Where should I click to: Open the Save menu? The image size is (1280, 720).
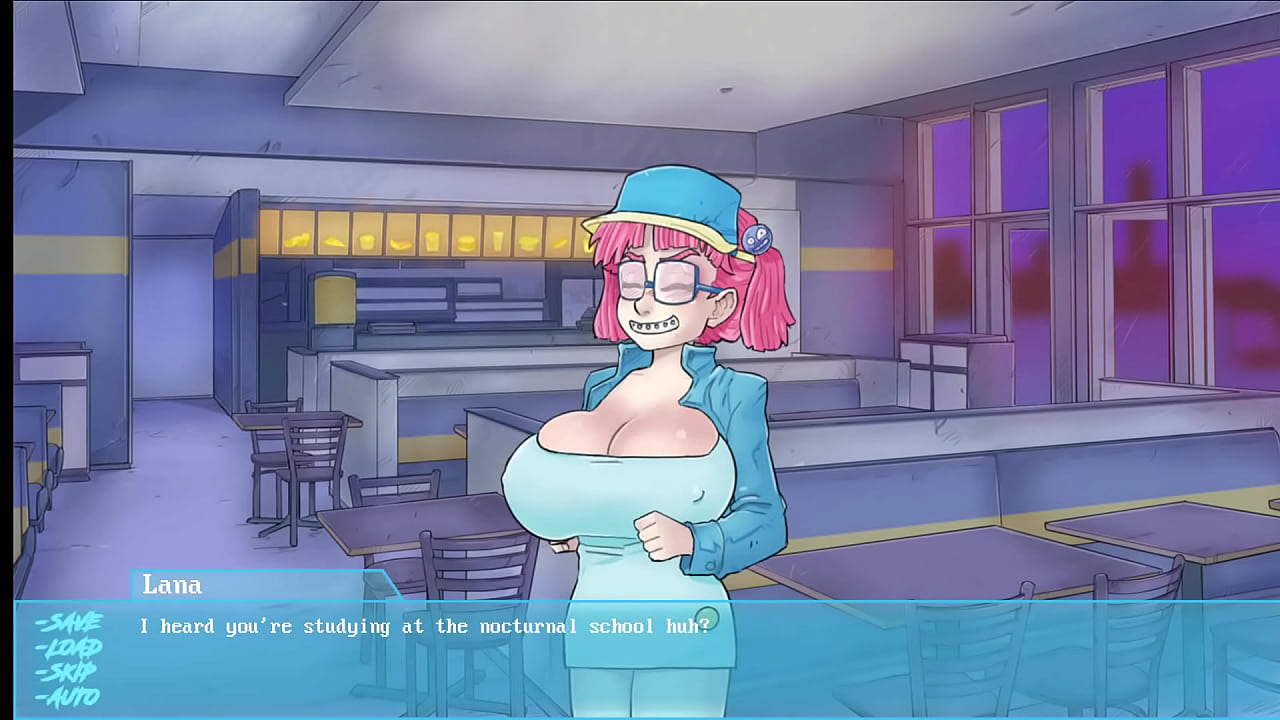pos(68,623)
